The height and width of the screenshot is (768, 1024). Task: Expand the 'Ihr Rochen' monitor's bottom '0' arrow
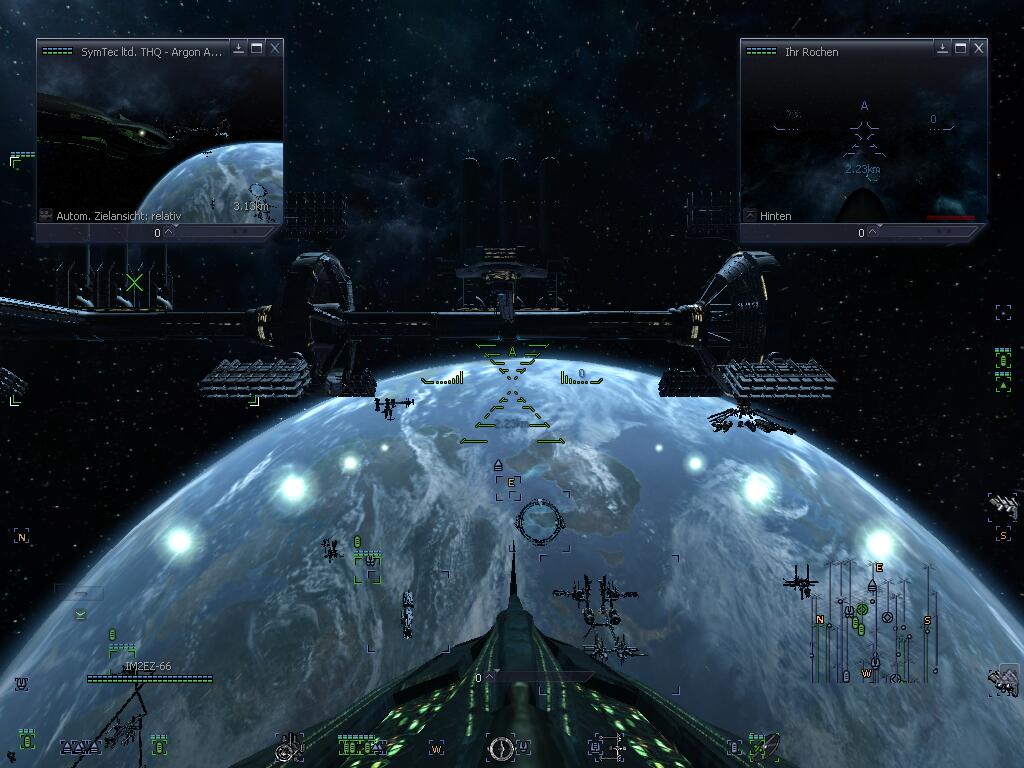[x=873, y=232]
